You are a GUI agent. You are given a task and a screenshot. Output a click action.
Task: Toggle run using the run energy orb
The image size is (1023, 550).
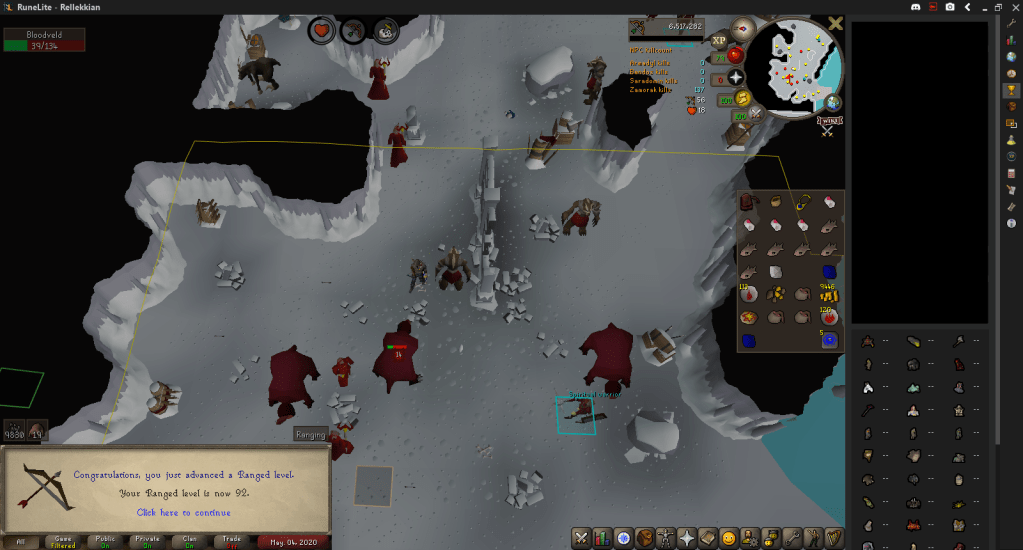click(742, 98)
